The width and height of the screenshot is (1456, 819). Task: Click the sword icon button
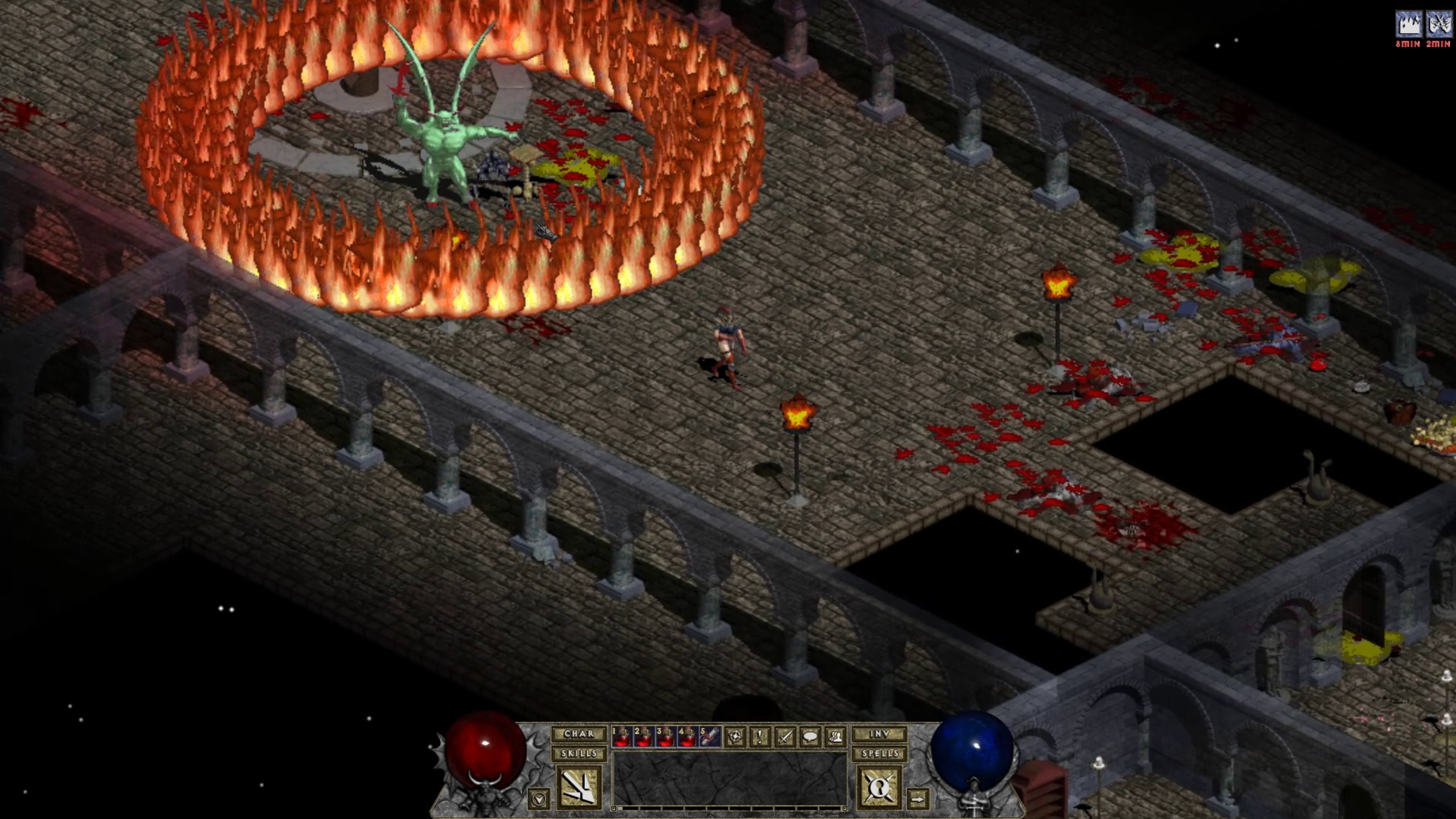tap(786, 737)
